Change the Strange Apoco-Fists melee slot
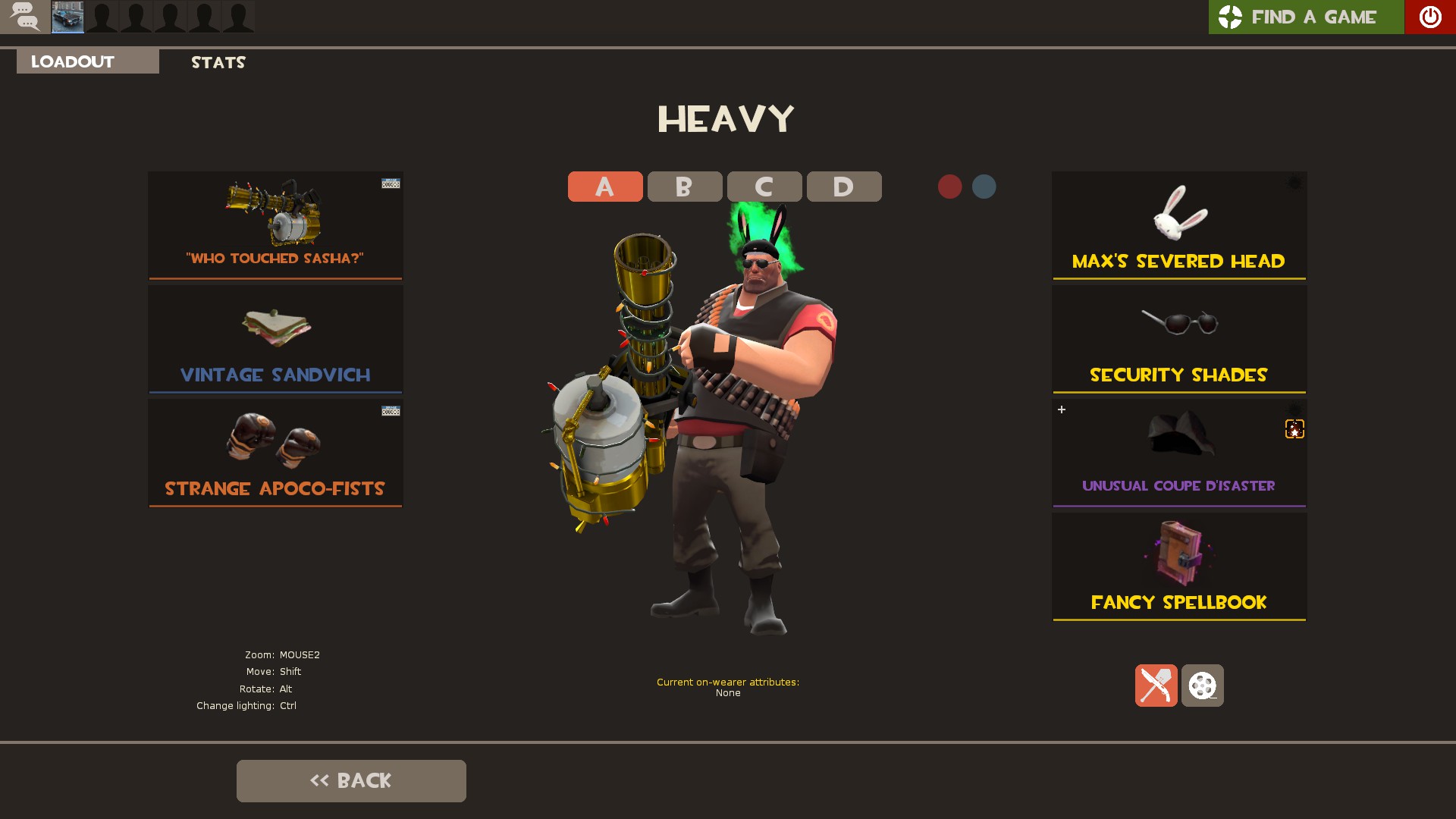Screen dimensions: 1456x819 275,453
